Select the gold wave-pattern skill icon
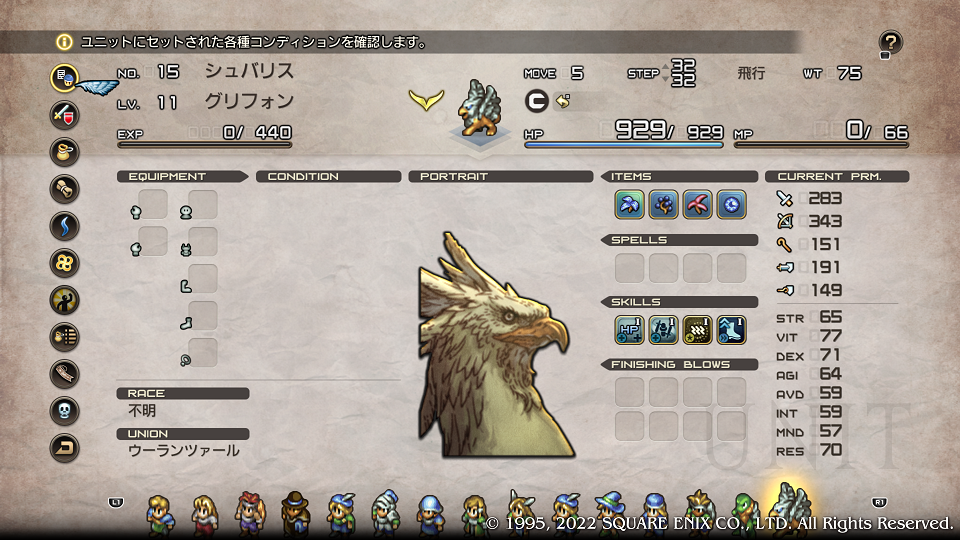Screen dimensions: 960x540 tap(697, 329)
